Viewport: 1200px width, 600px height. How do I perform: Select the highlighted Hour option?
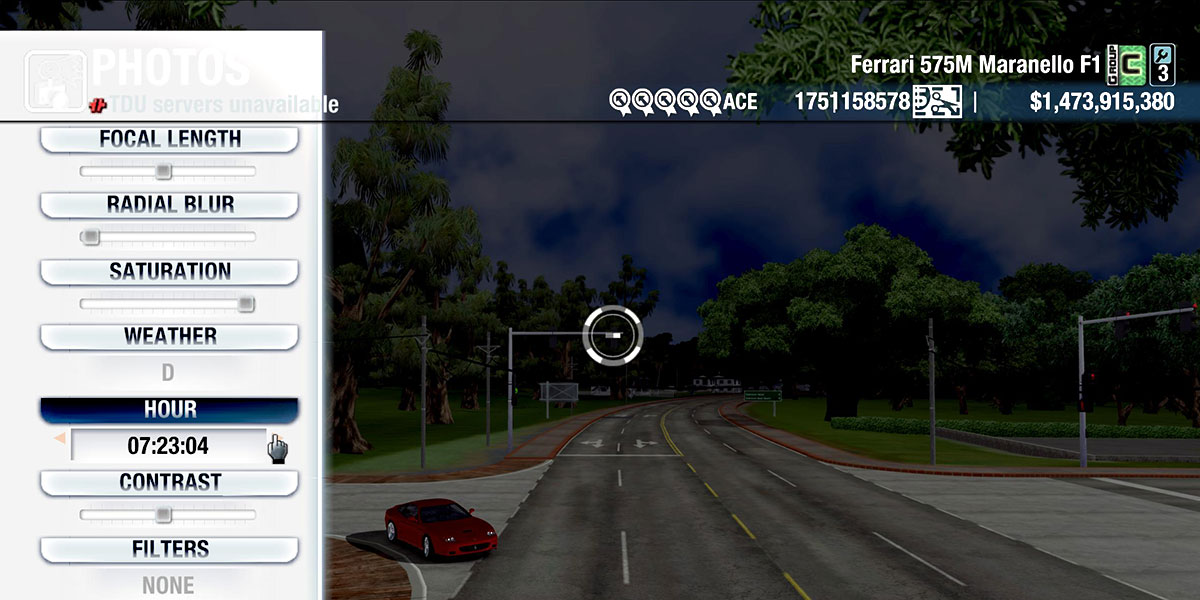coord(169,410)
